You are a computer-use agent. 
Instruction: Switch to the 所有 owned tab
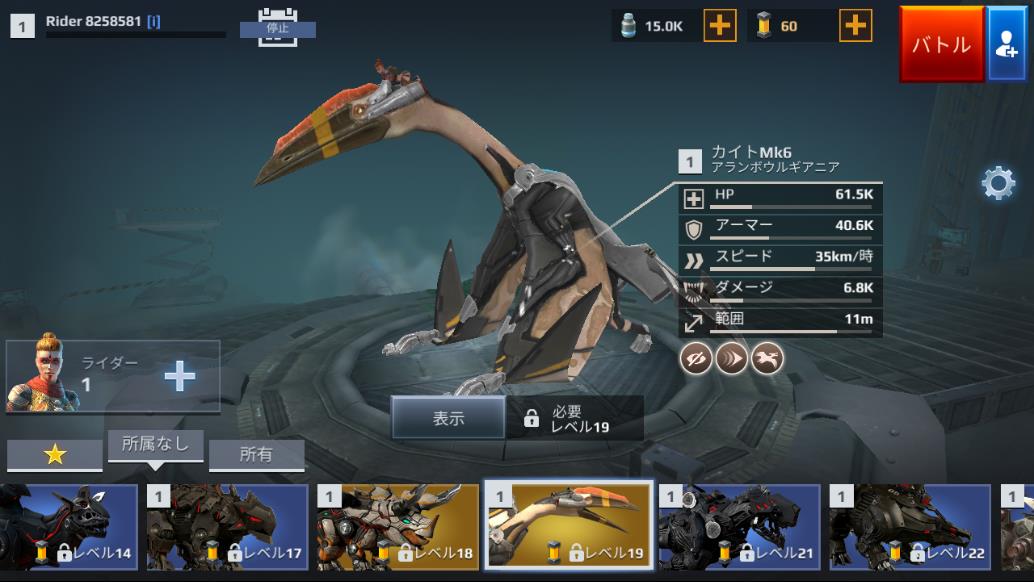(256, 454)
